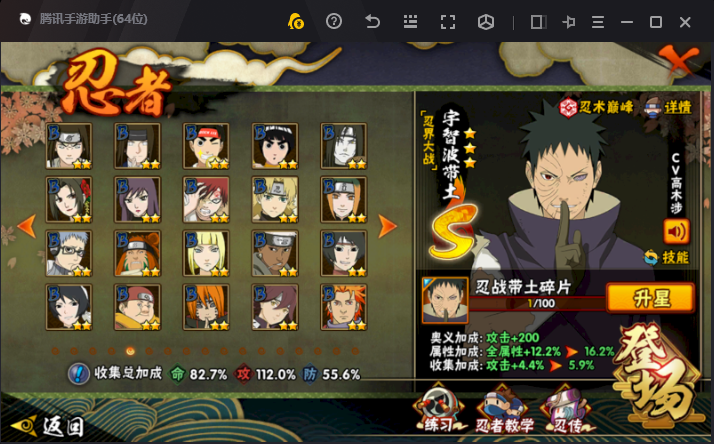Show the previous page of ninjas
Screen dimensions: 714x444
[x=28, y=226]
